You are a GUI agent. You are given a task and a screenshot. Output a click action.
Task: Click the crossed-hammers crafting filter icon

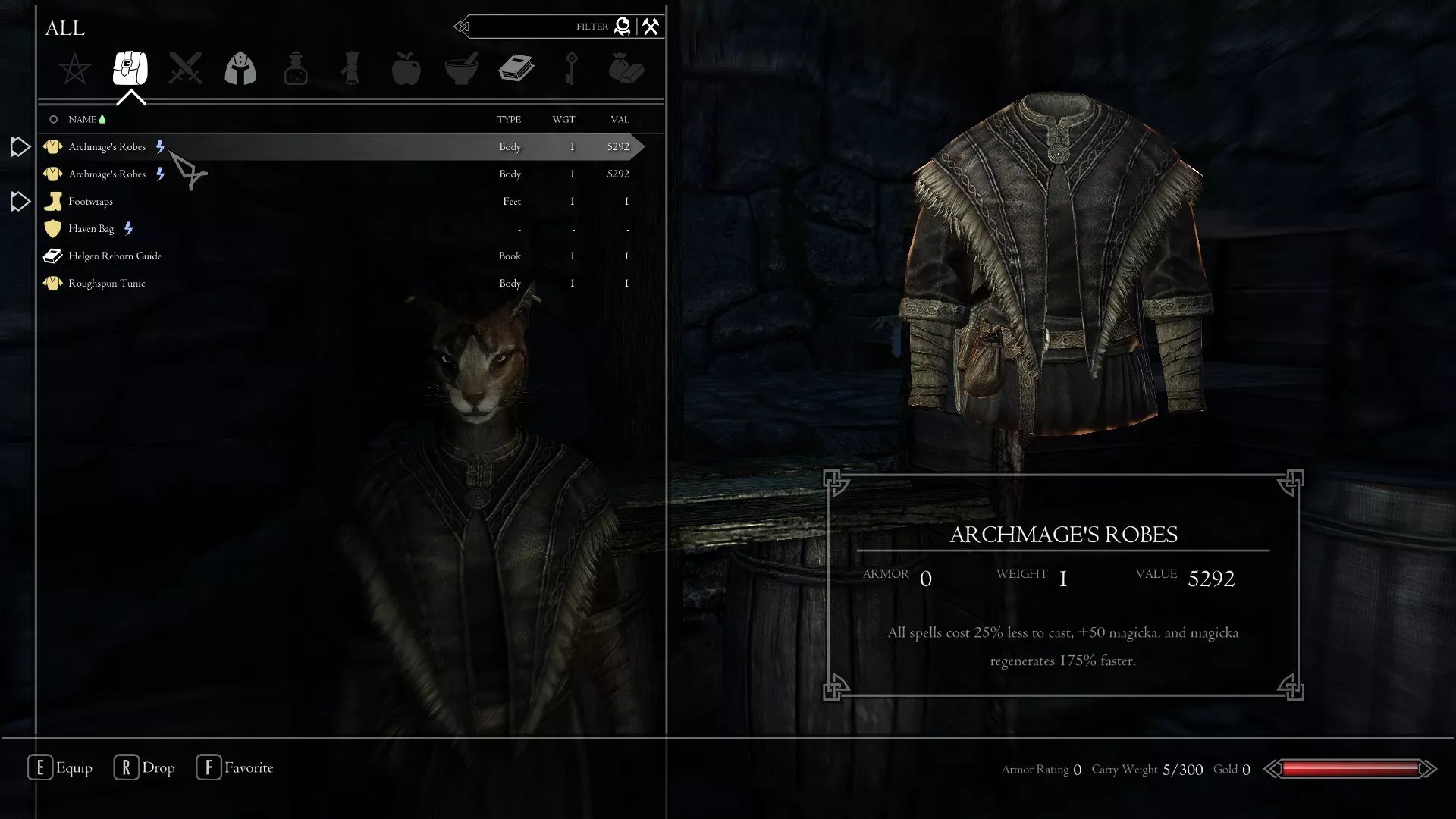pos(650,27)
